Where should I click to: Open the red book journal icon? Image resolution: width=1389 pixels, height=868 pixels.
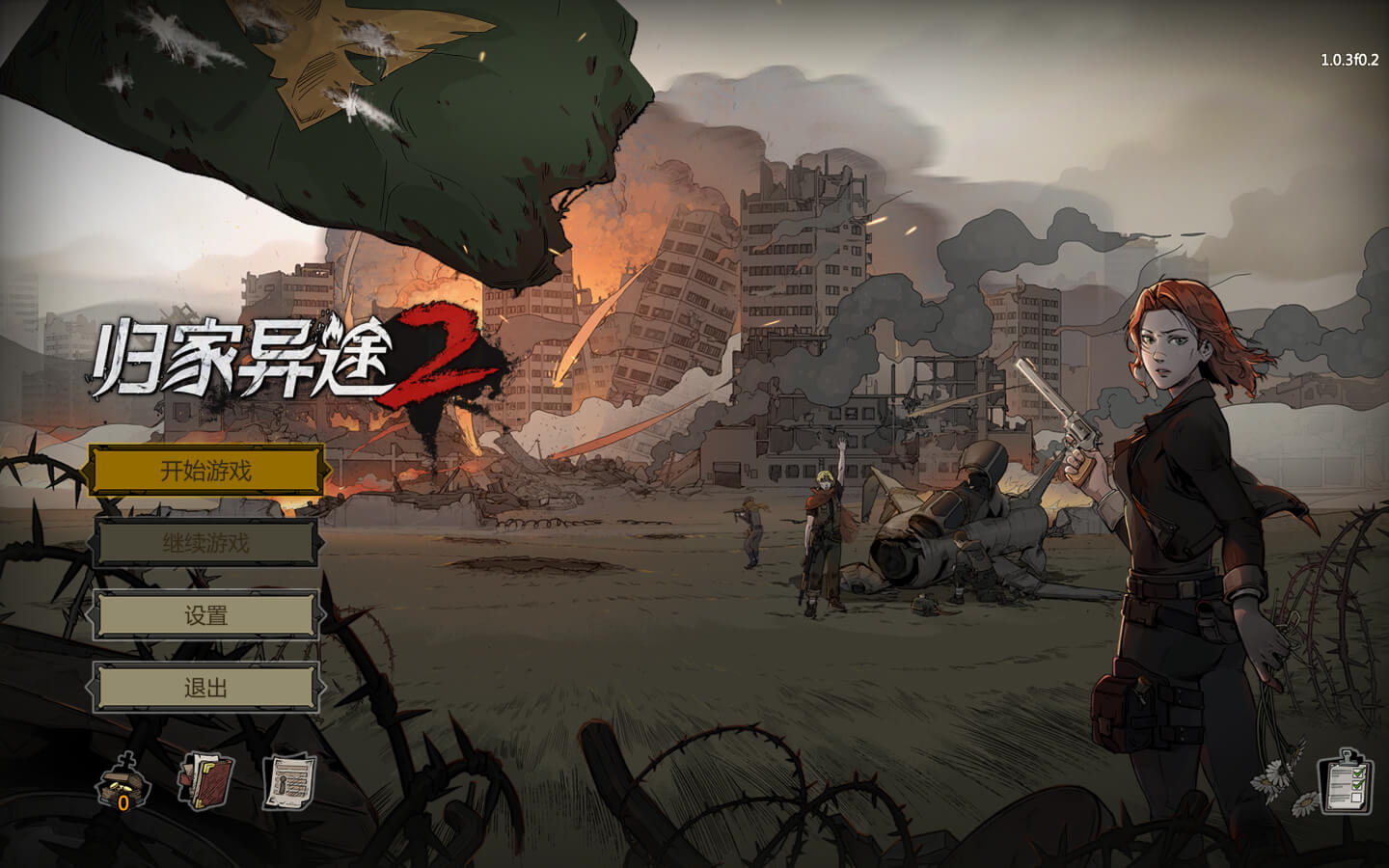204,781
